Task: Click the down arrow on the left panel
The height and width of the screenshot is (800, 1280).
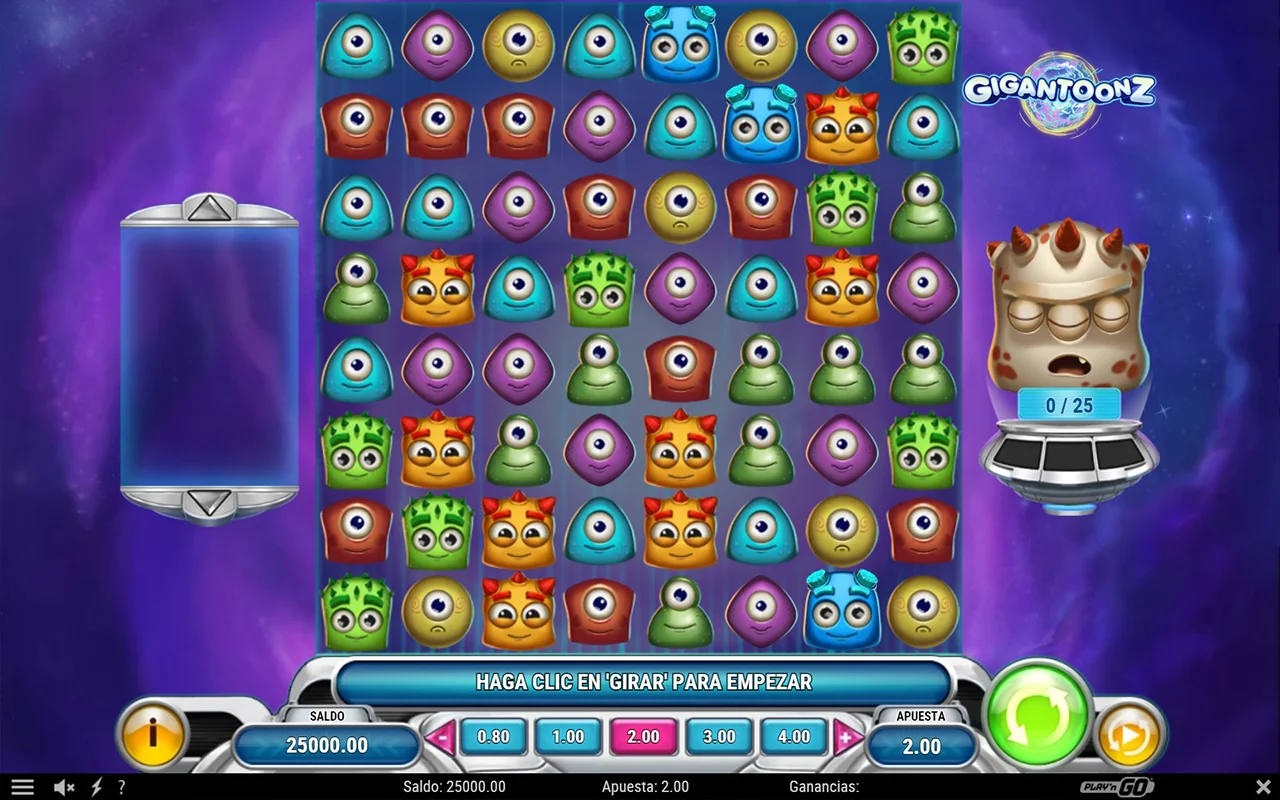Action: [209, 502]
